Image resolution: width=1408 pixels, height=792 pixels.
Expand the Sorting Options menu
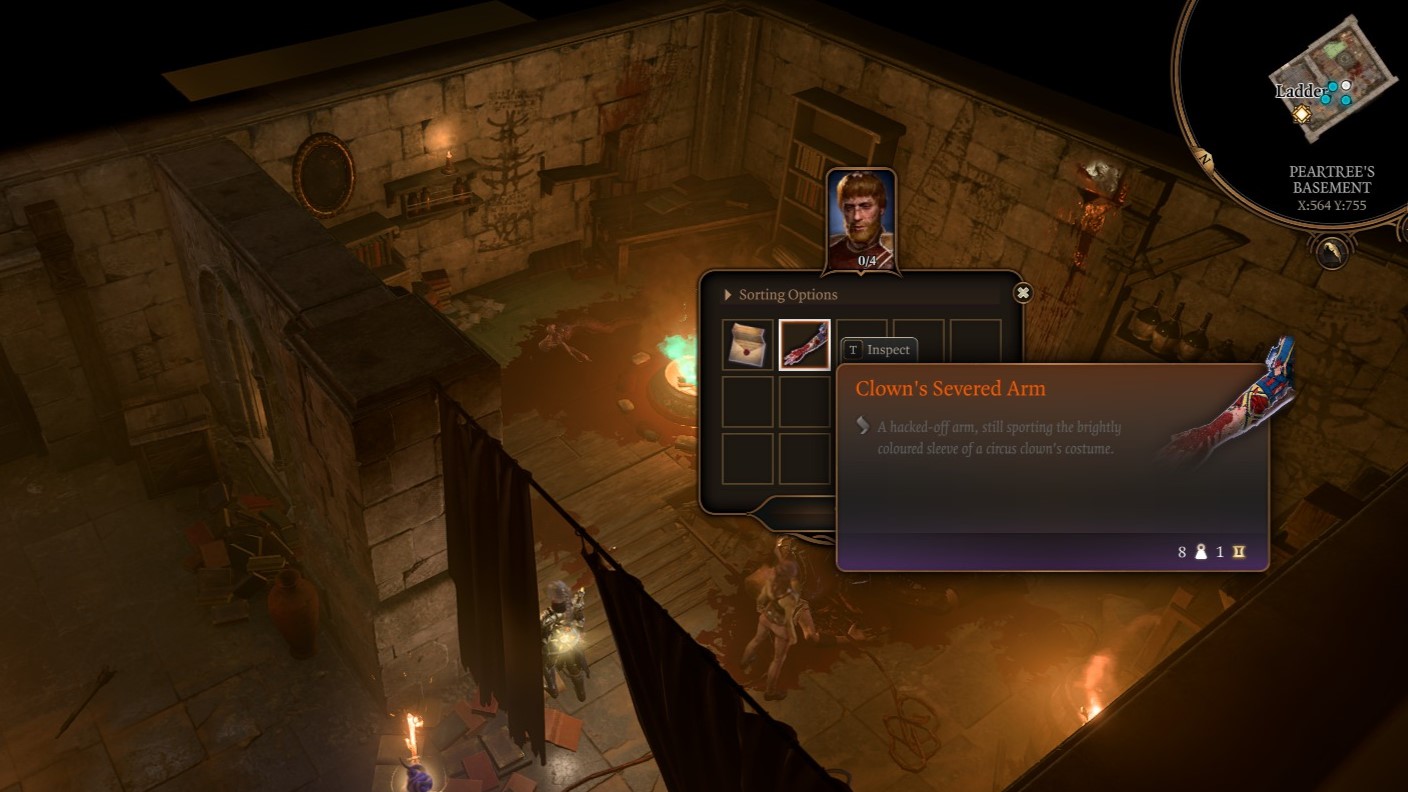tap(790, 294)
